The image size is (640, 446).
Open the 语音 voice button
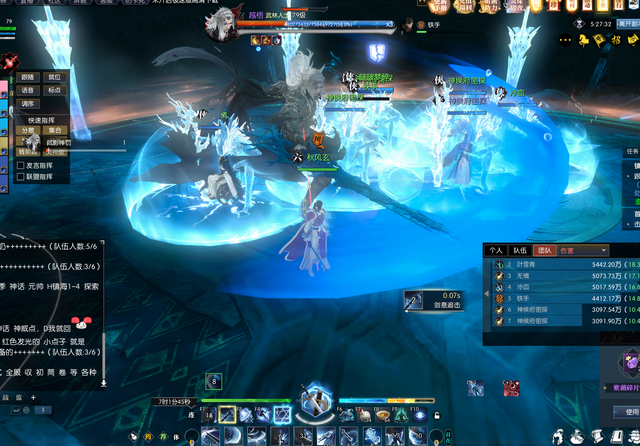click(x=28, y=90)
